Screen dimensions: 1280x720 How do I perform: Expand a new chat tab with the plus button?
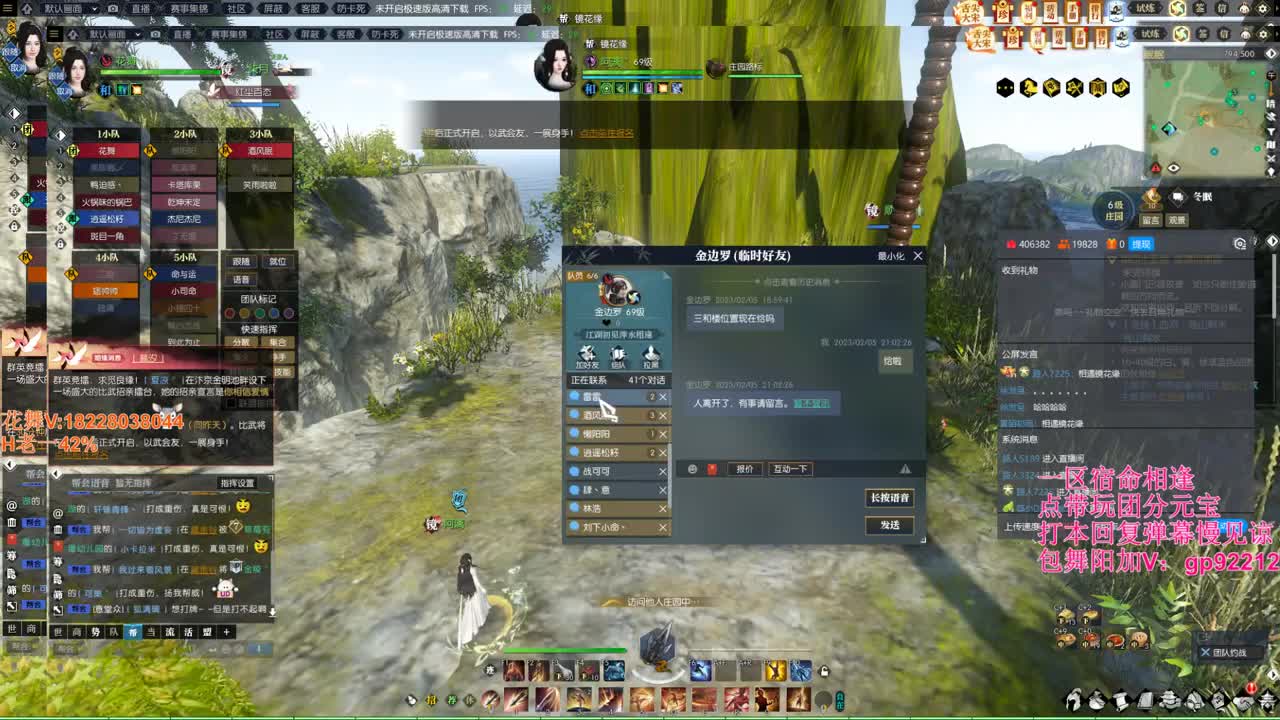[226, 632]
